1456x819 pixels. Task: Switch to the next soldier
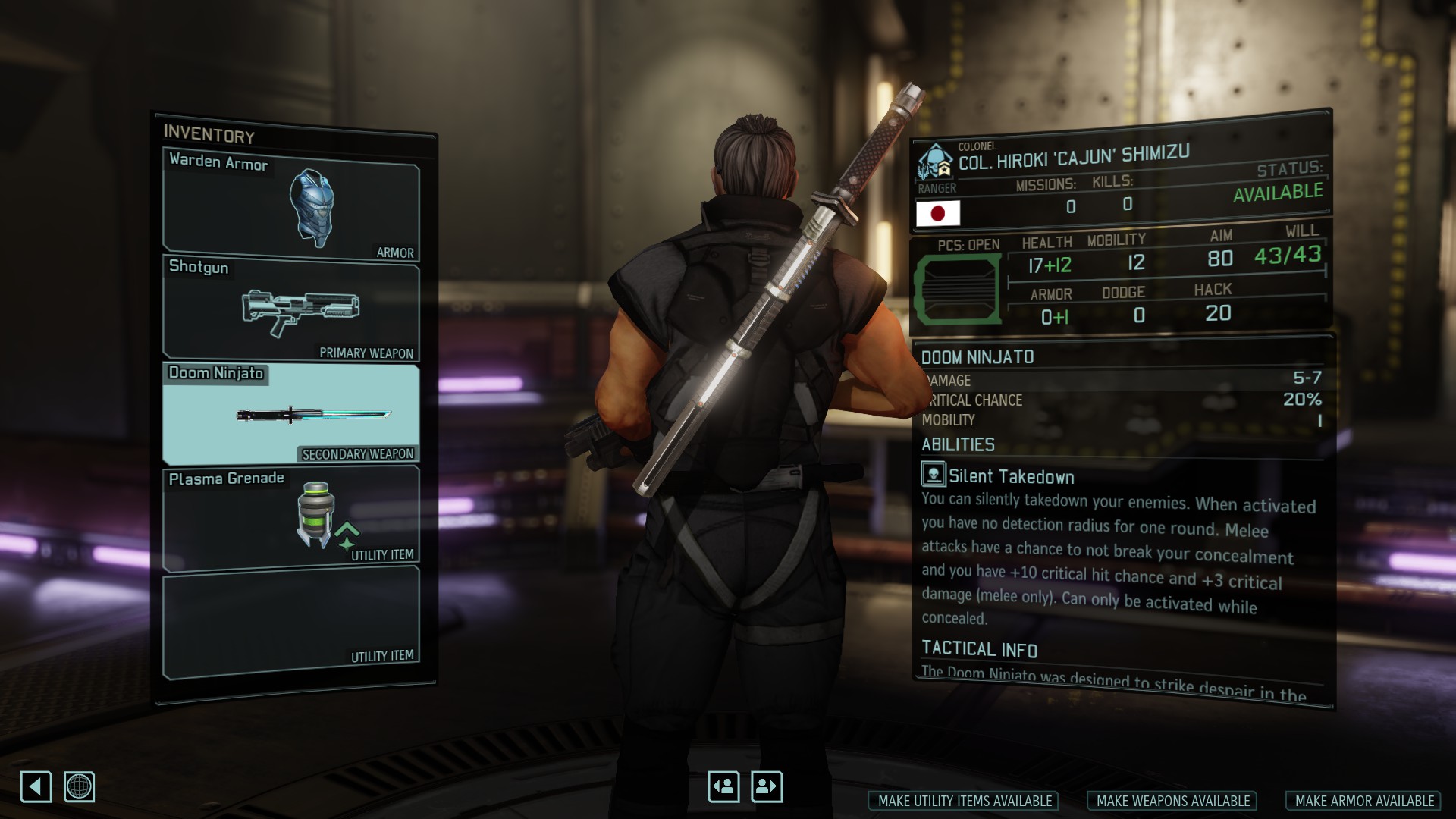click(x=767, y=786)
